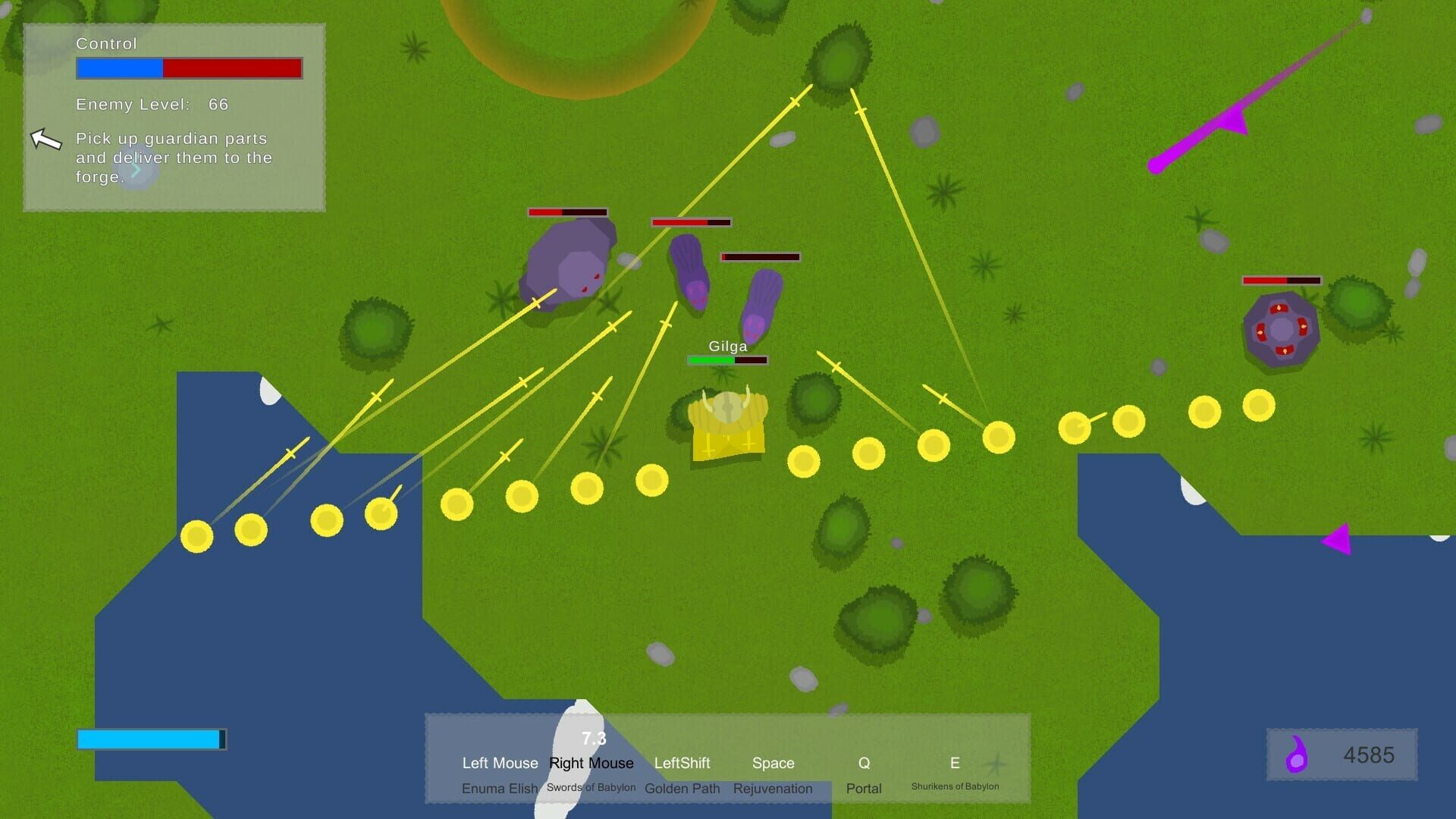This screenshot has width=1456, height=819.
Task: Expand the tutorial panel with the chevron
Action: pyautogui.click(x=136, y=171)
